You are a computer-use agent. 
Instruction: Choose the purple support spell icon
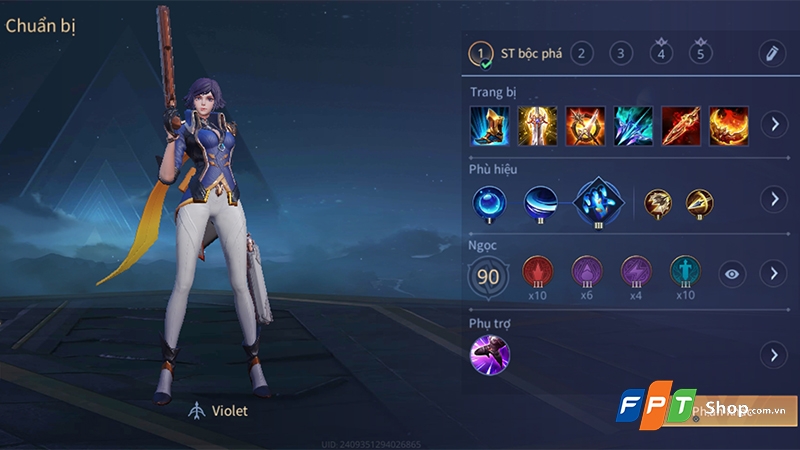click(x=490, y=355)
